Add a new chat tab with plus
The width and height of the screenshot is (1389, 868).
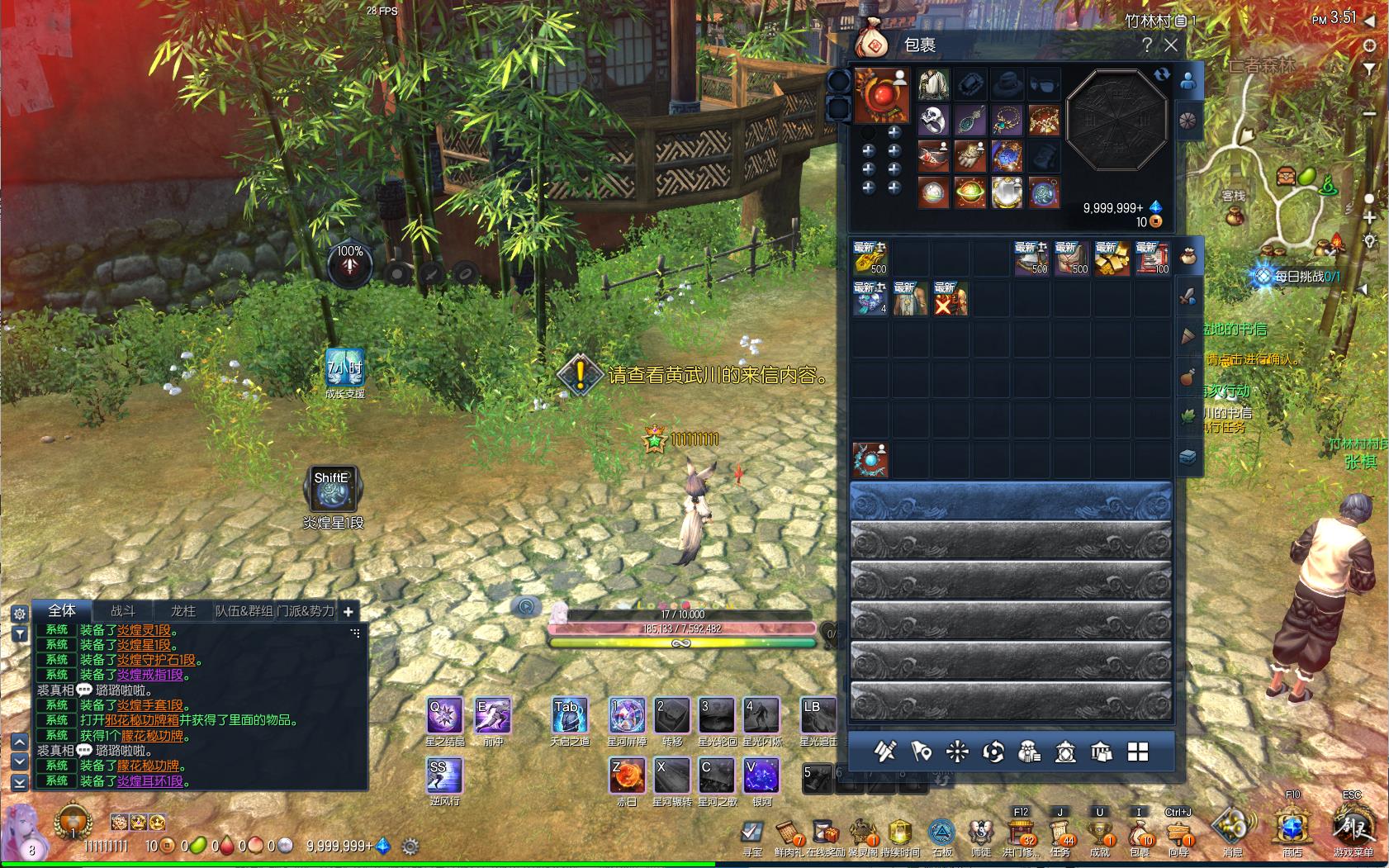coord(348,612)
